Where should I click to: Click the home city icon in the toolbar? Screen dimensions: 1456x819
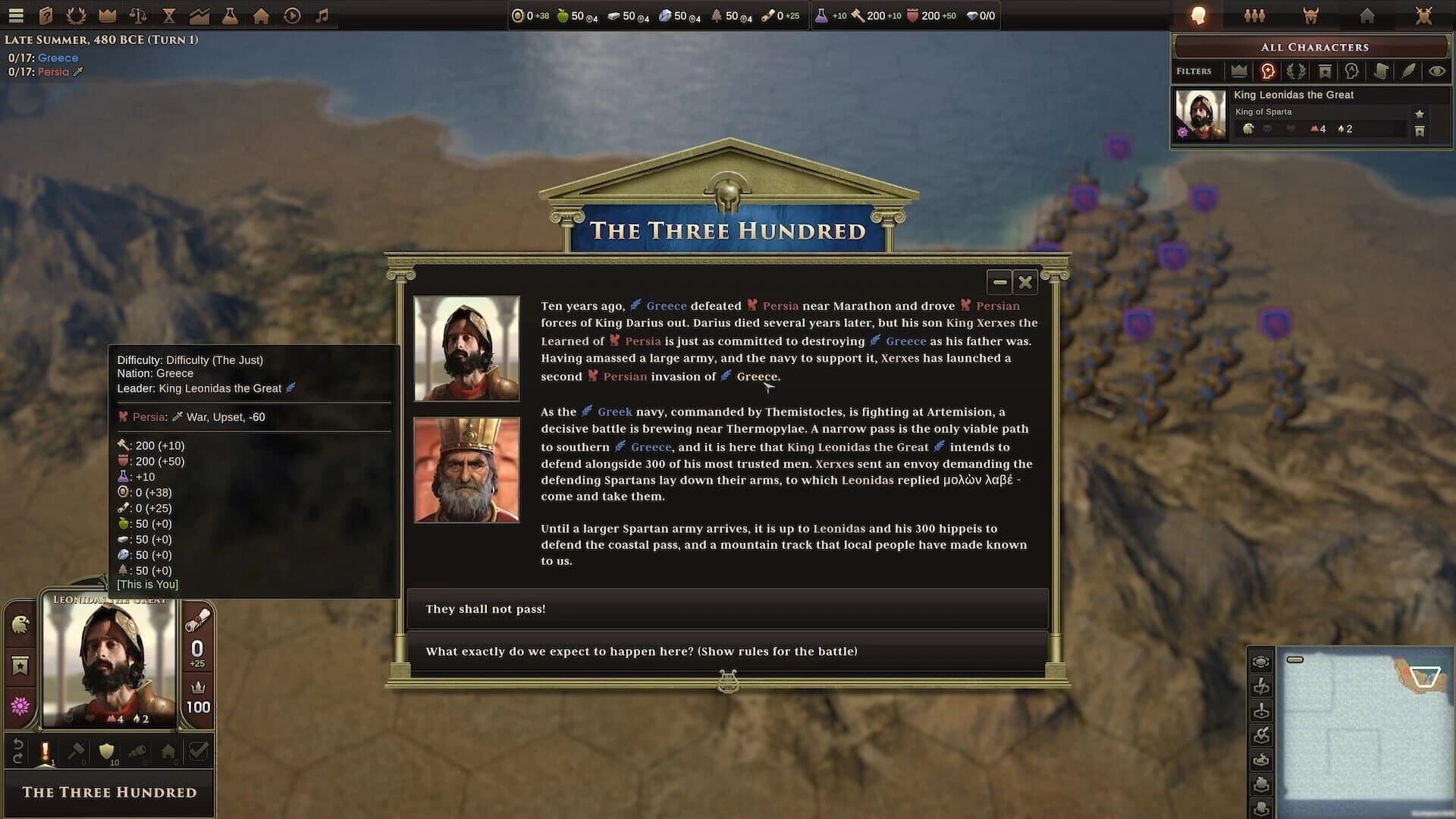tap(260, 15)
